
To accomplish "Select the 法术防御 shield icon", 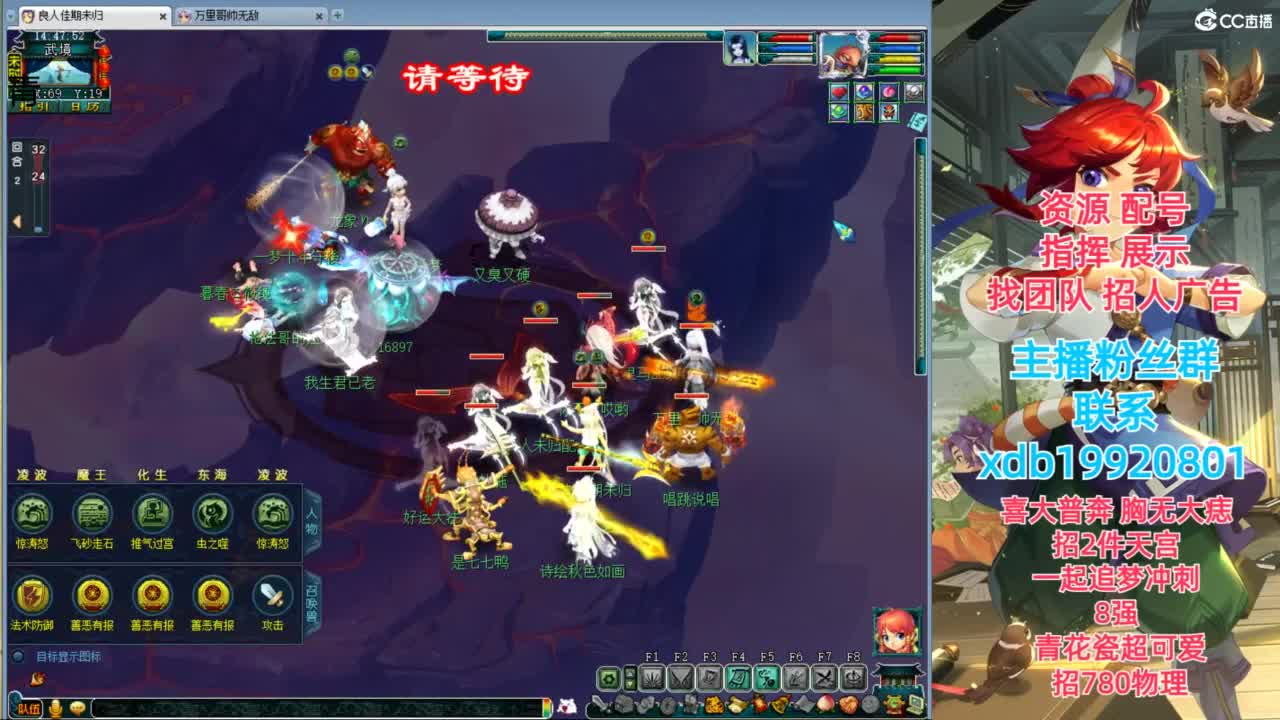I will click(32, 596).
